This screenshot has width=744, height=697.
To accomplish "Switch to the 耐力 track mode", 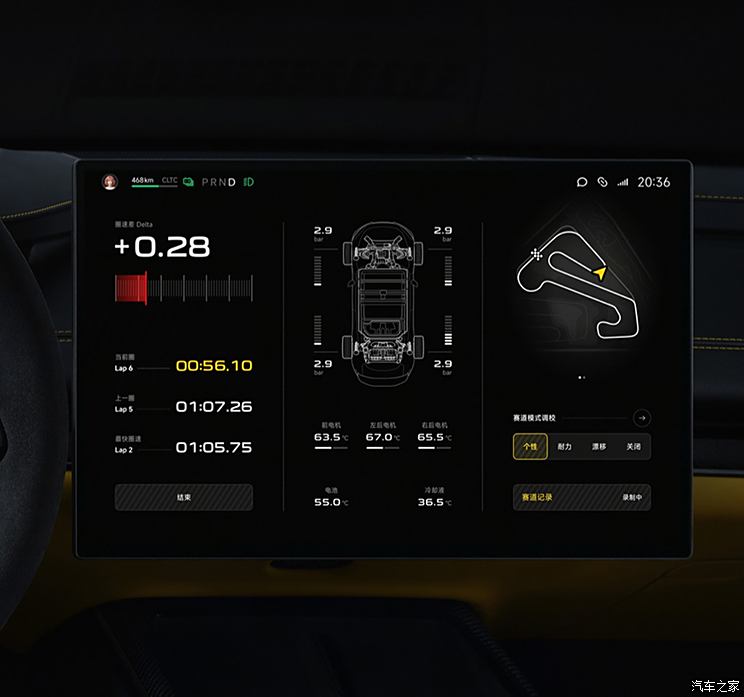I will [564, 446].
